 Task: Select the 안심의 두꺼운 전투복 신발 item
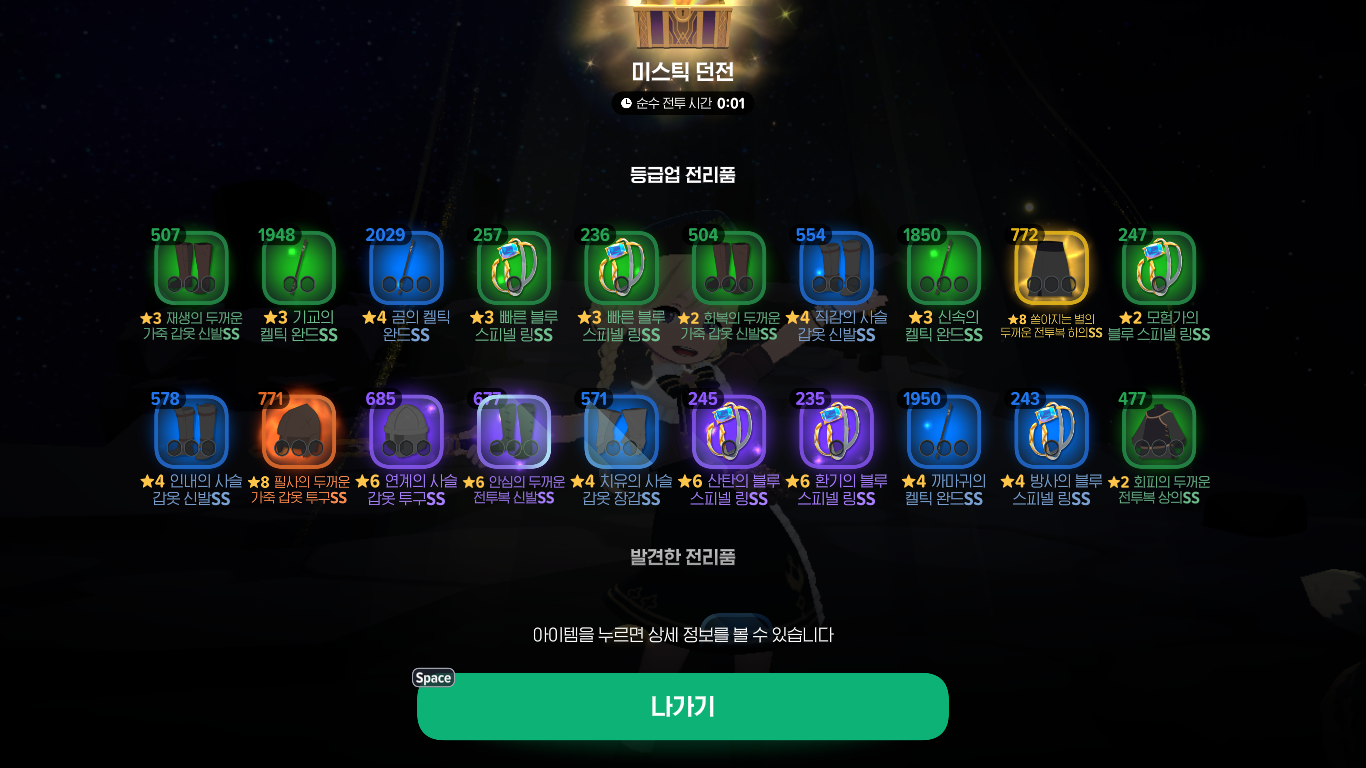tap(513, 431)
